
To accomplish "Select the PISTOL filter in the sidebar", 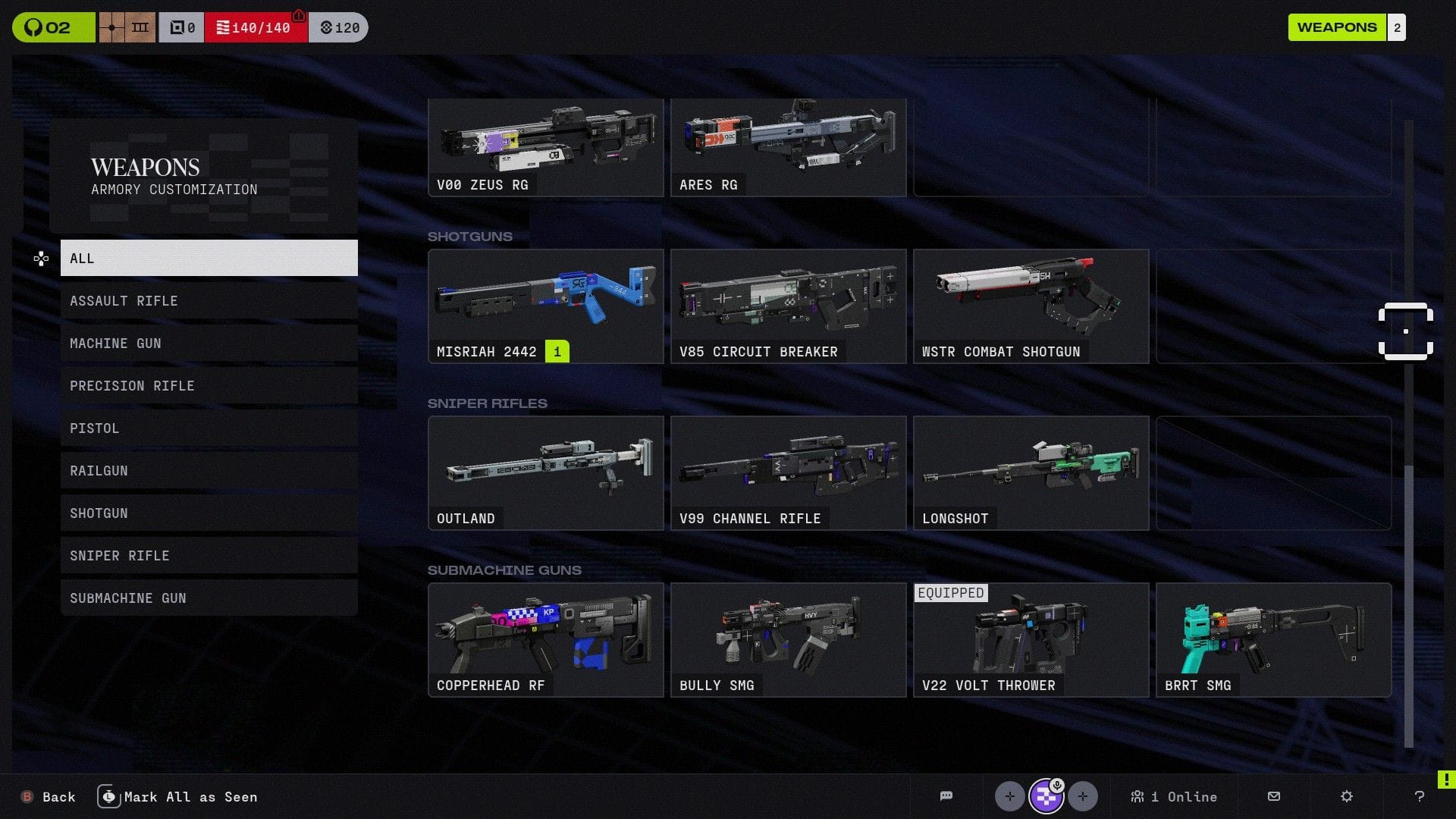I will [x=209, y=428].
